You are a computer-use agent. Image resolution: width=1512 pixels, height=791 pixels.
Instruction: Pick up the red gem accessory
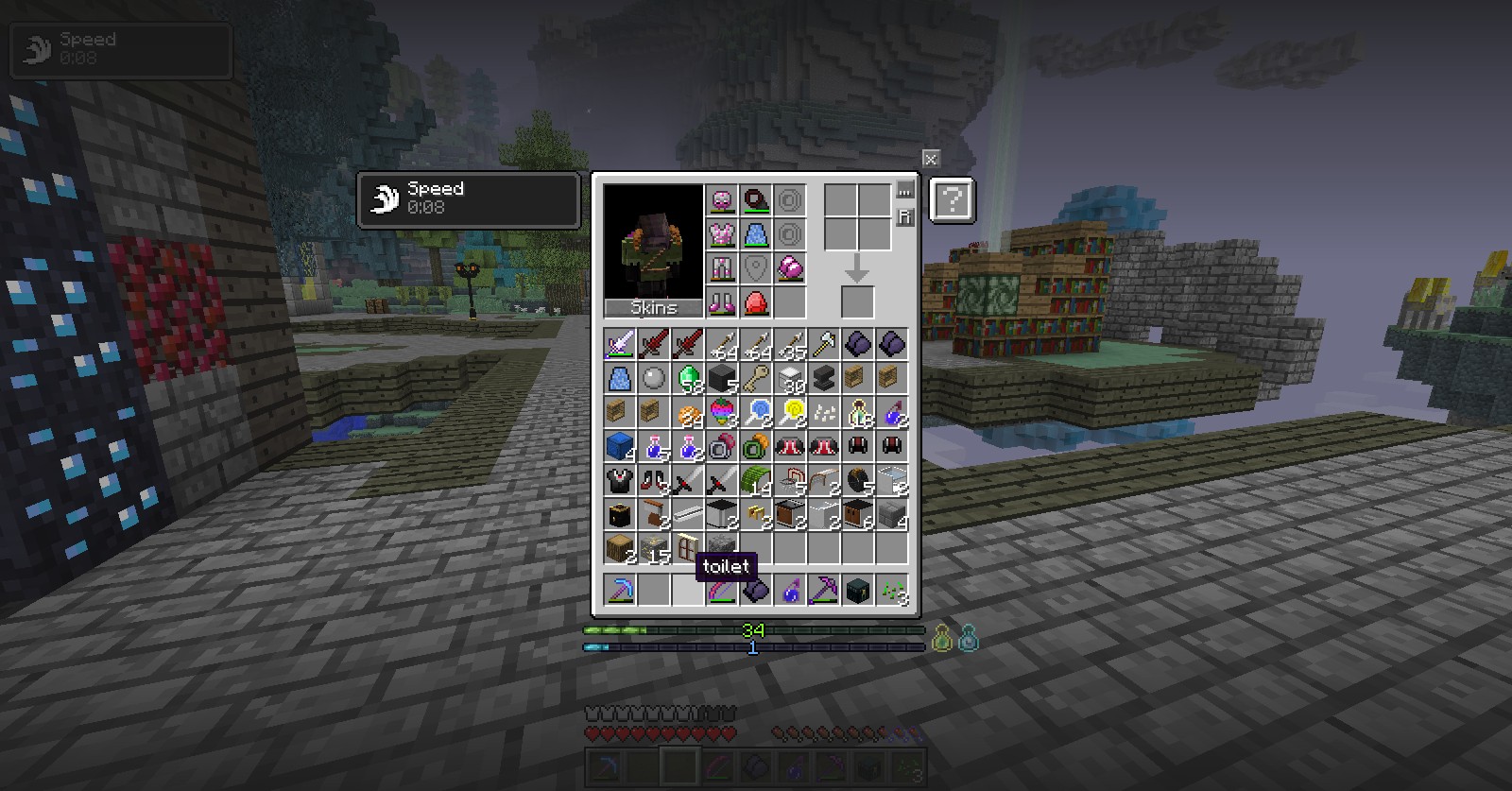(756, 302)
